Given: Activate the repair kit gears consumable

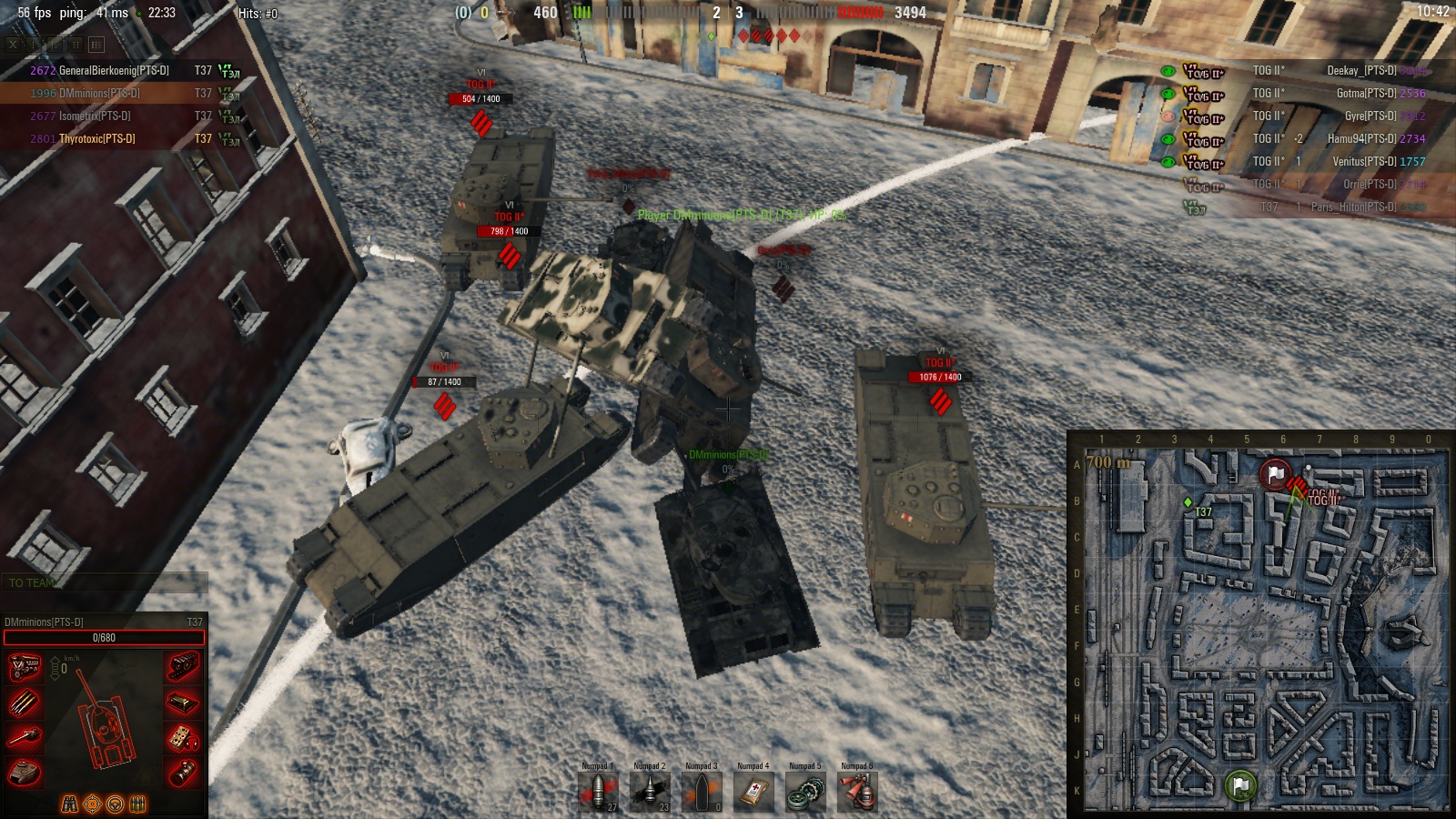Looking at the screenshot, I should [x=805, y=792].
